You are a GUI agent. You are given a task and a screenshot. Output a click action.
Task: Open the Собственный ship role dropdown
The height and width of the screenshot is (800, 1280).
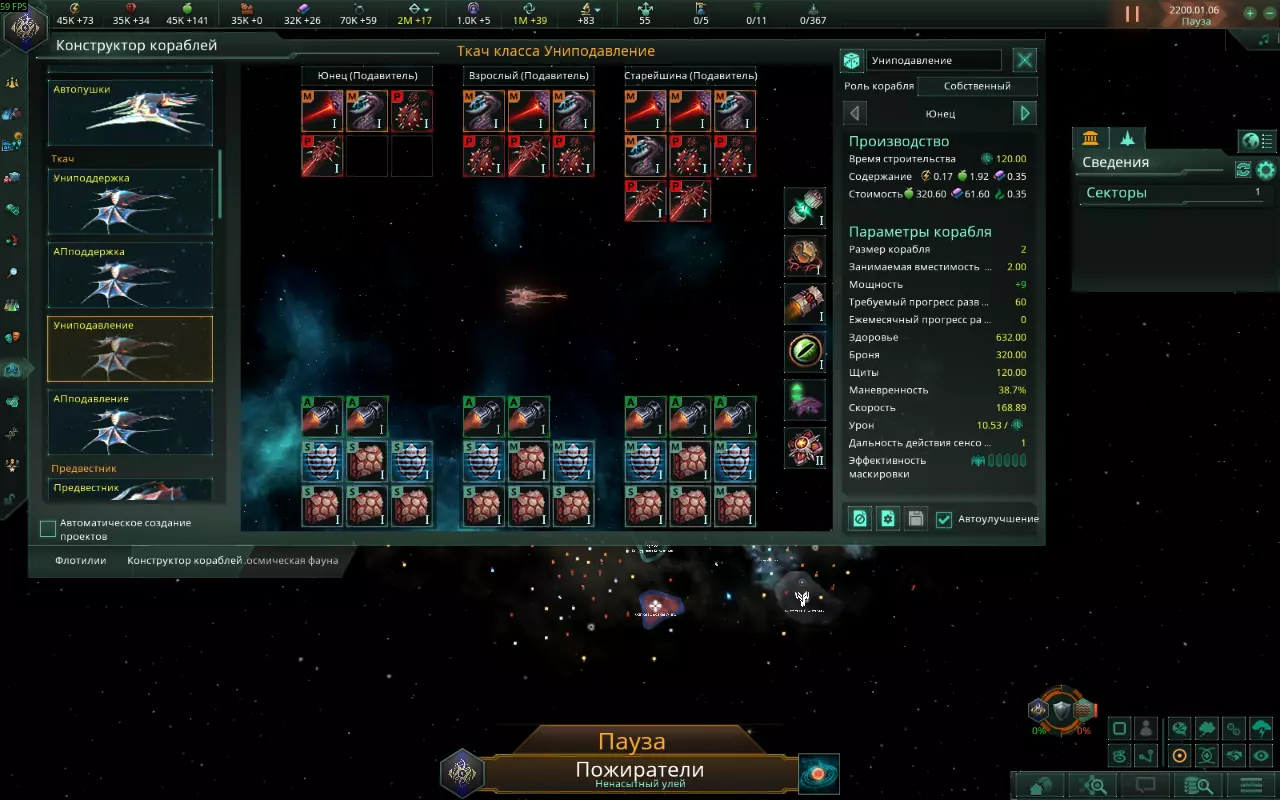(977, 86)
